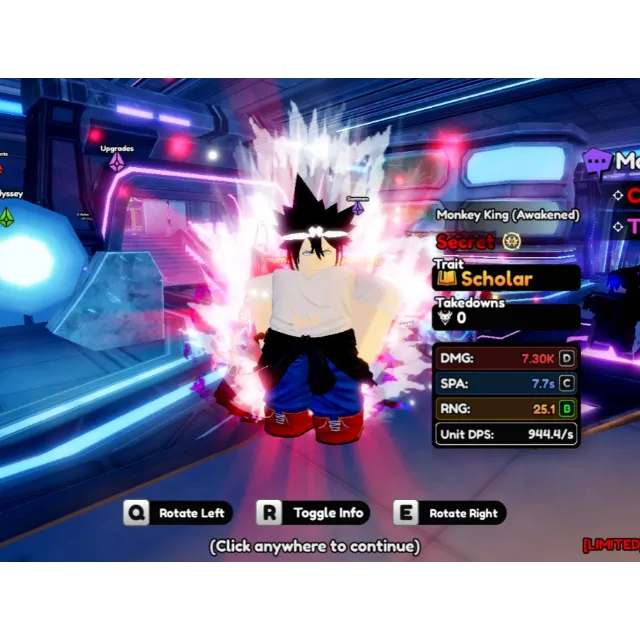
Task: Toggle Info panel visibility
Action: (x=314, y=513)
